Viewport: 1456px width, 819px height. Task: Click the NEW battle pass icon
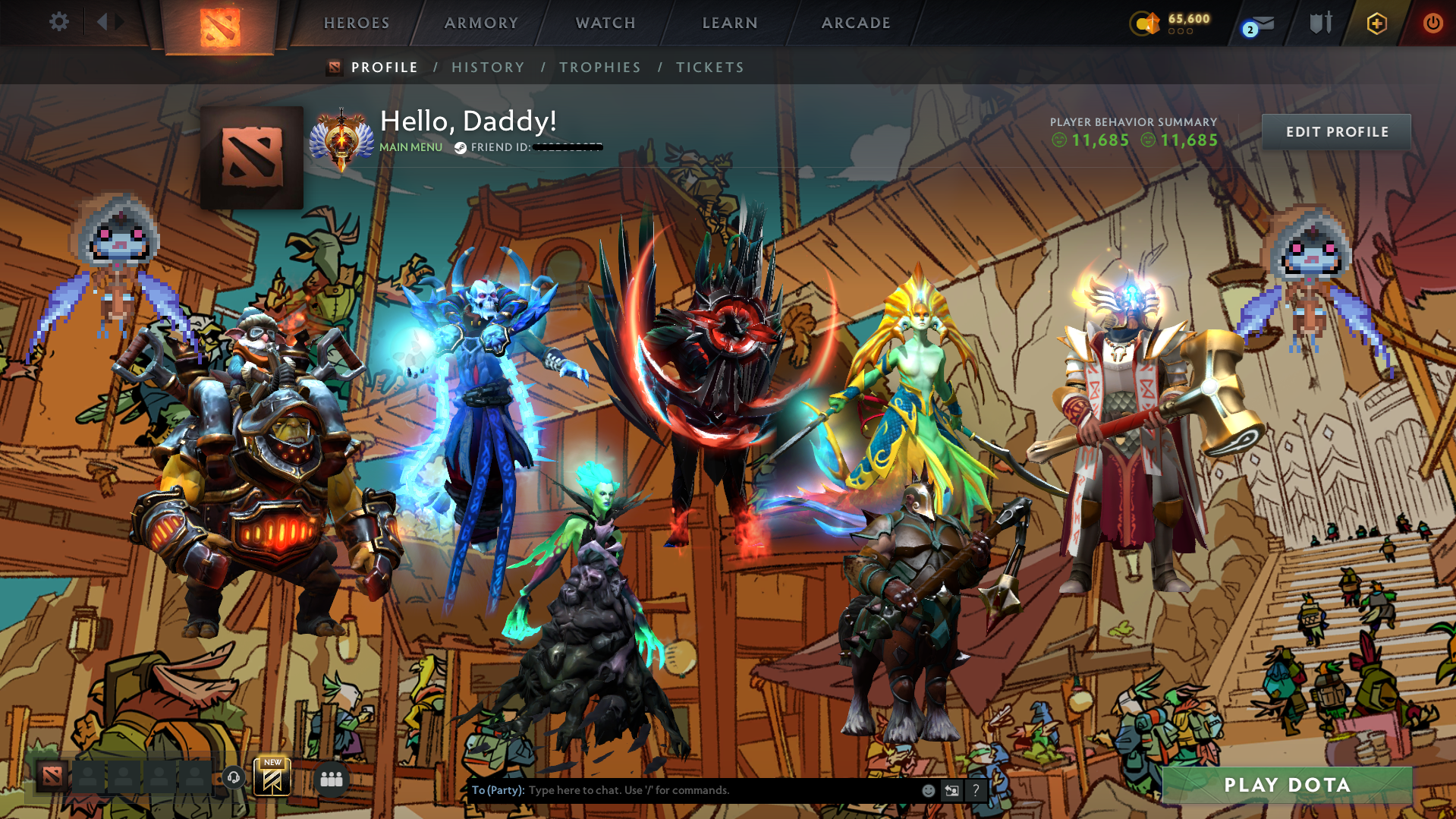[273, 779]
